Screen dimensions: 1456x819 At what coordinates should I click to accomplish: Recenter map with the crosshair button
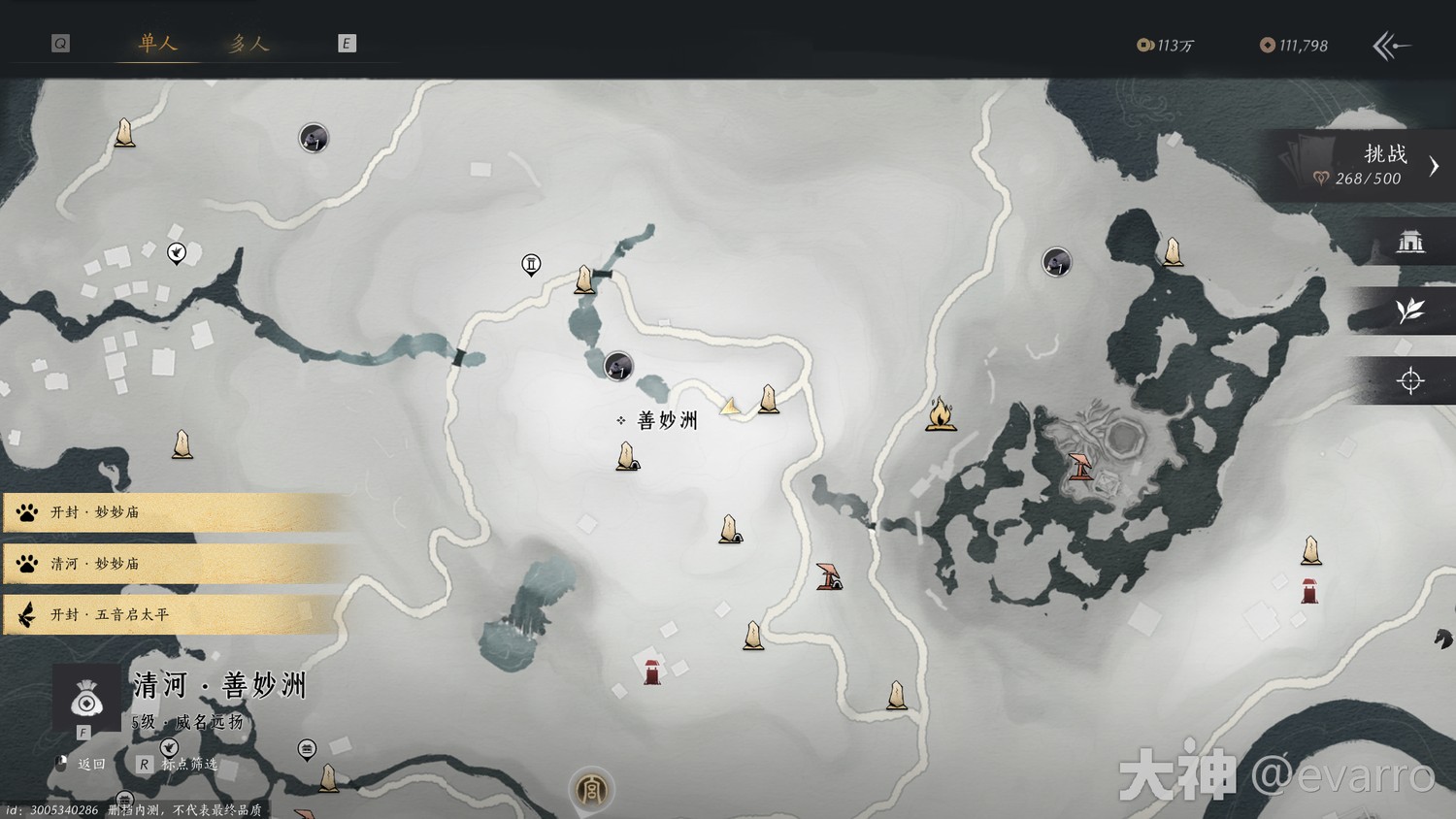tap(1409, 380)
